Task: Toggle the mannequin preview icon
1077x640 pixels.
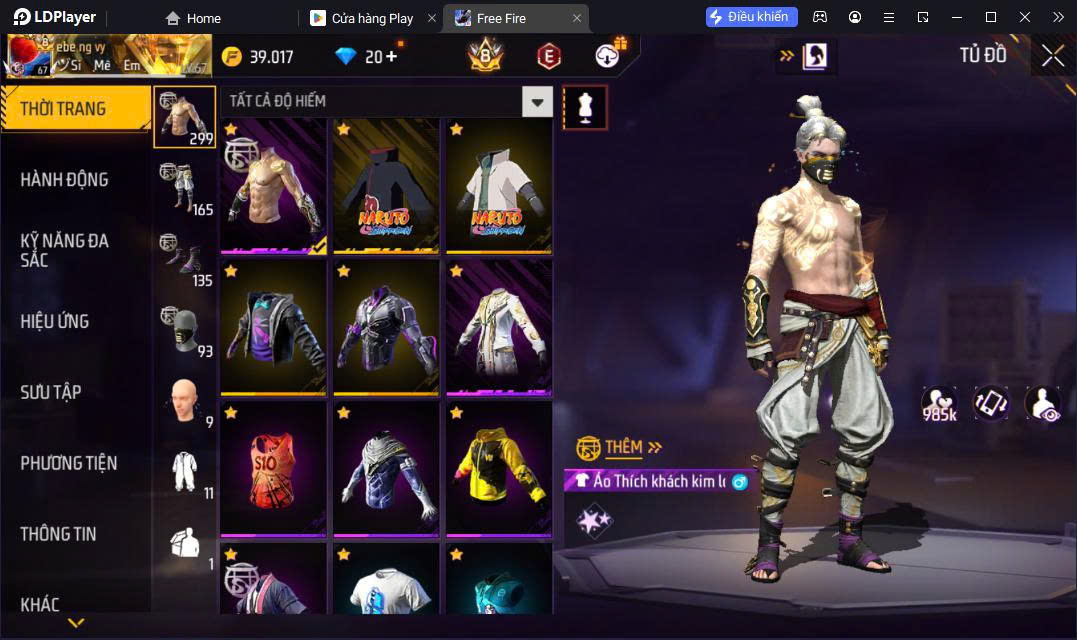Action: pyautogui.click(x=585, y=107)
